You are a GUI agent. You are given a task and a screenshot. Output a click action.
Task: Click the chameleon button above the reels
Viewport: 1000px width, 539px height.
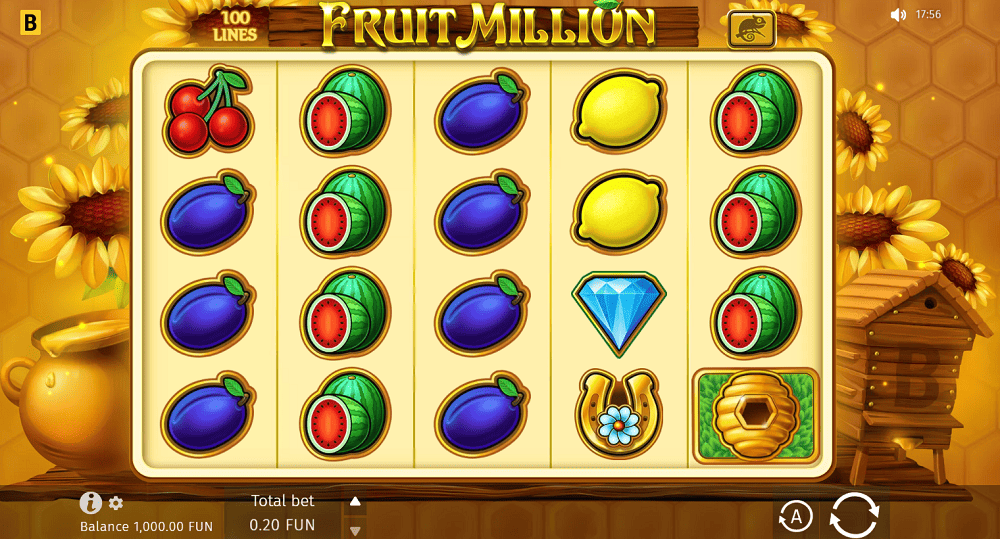[x=752, y=31]
